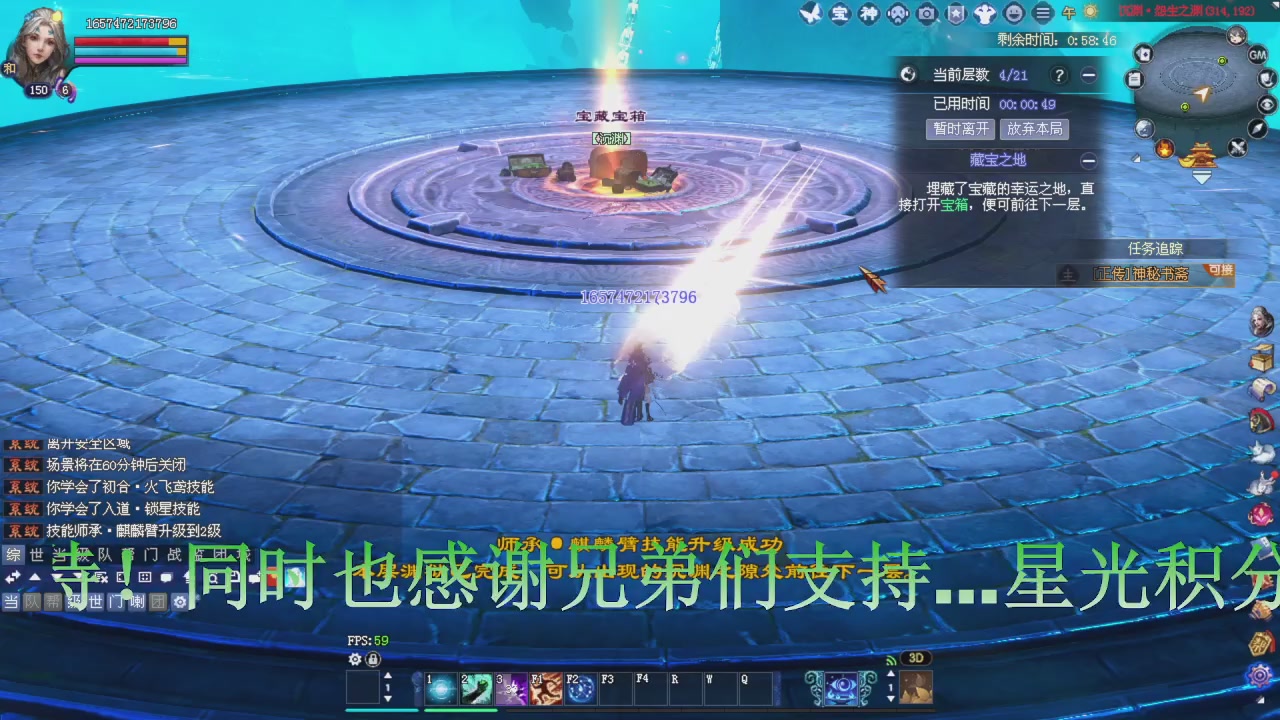Screen dimensions: 1280x720
Task: Click the 神 deity icon at top
Action: point(868,15)
